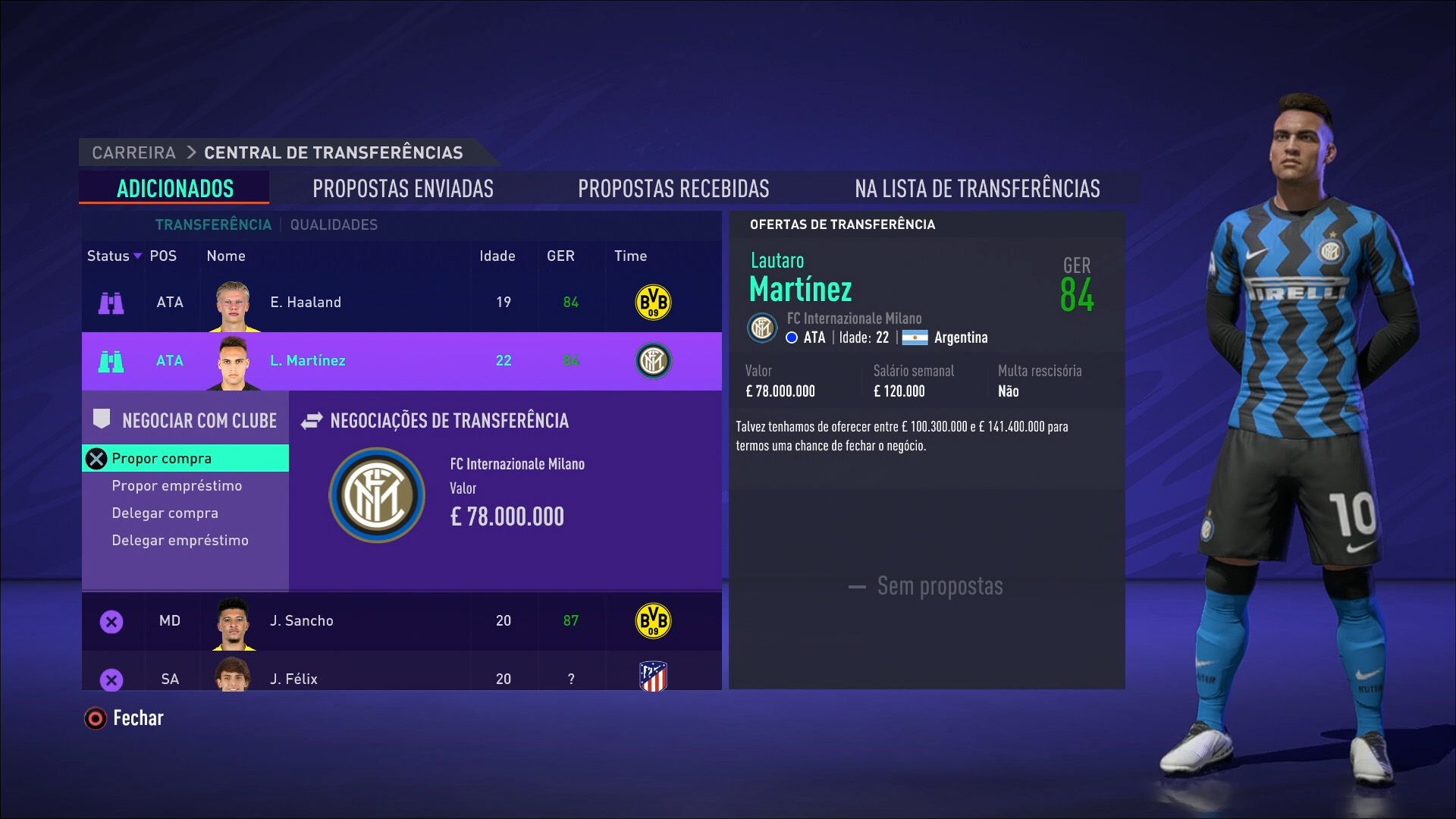Toggle the Propor compra option indicator

[x=97, y=458]
